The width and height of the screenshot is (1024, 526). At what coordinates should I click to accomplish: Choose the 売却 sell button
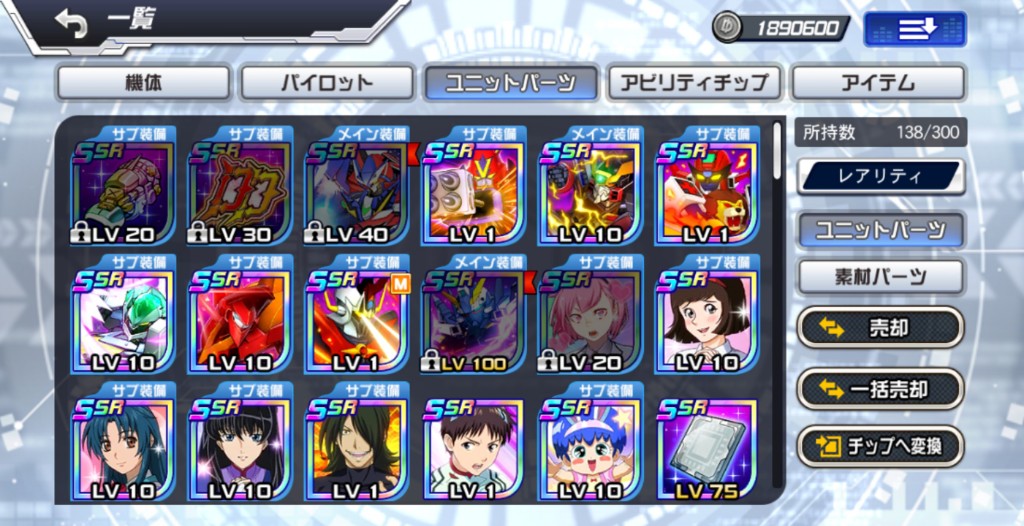[x=880, y=327]
